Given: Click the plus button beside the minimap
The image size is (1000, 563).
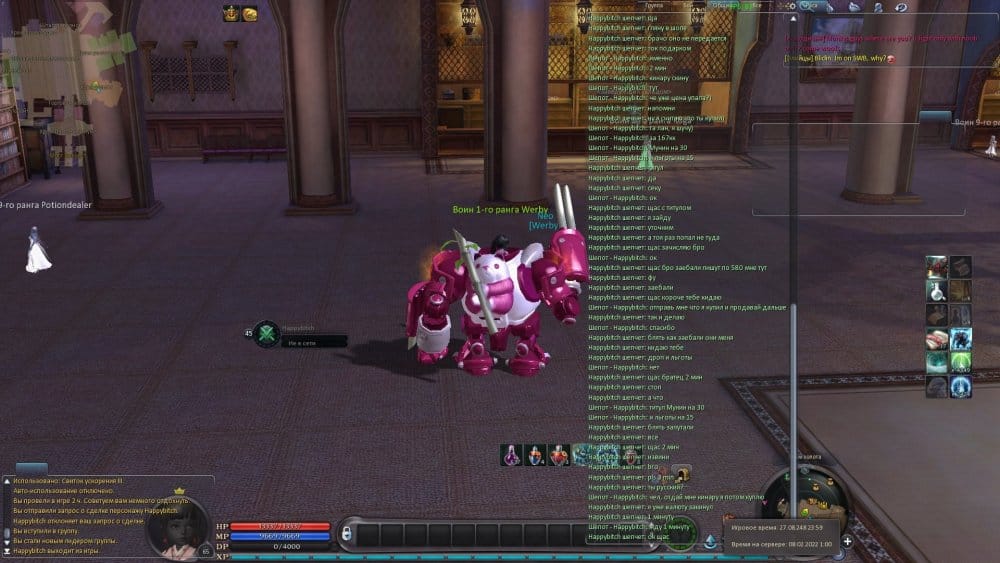Looking at the screenshot, I should 847,541.
